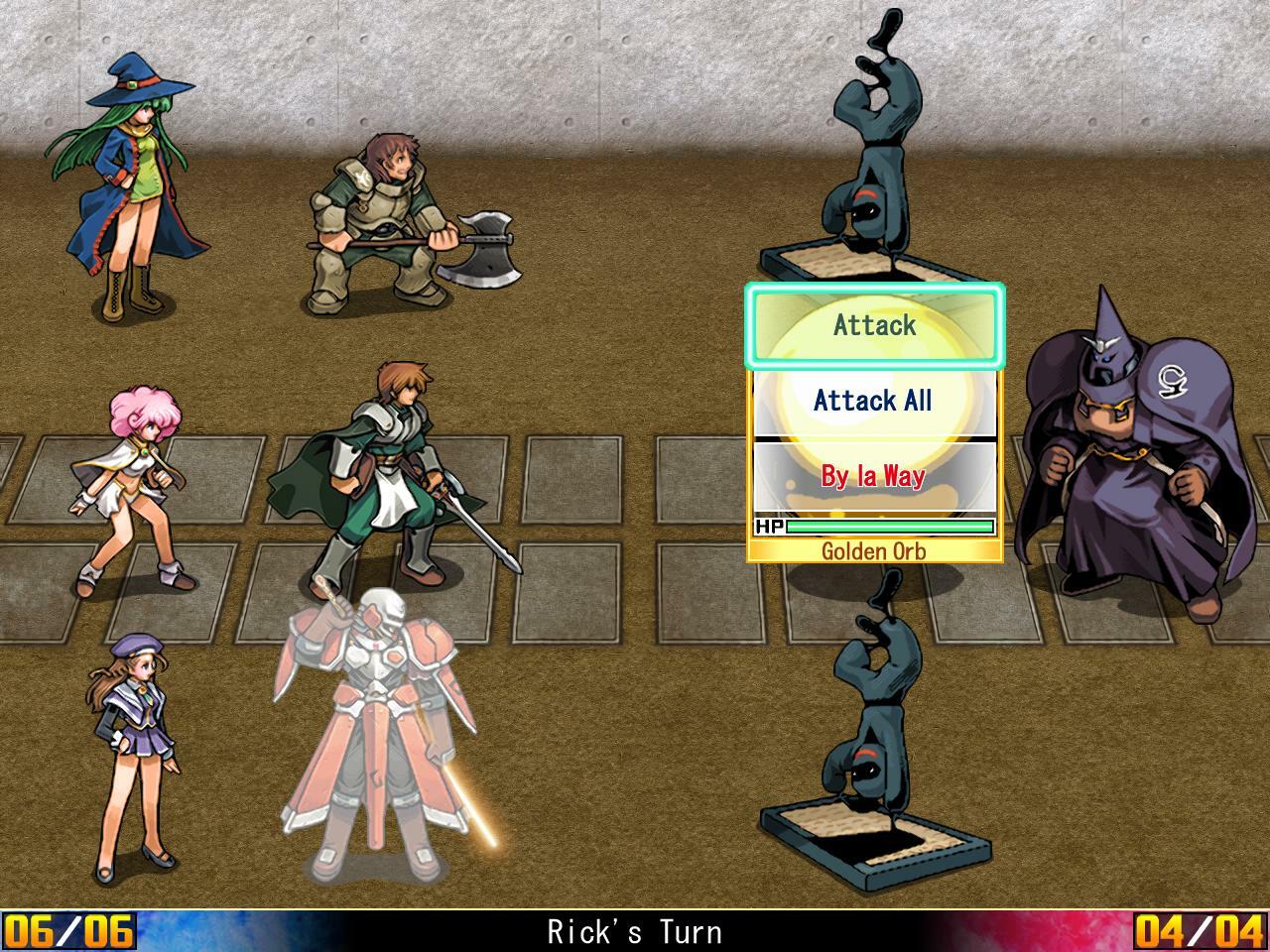Image resolution: width=1270 pixels, height=952 pixels.
Task: Select the Attack command
Action: (874, 325)
